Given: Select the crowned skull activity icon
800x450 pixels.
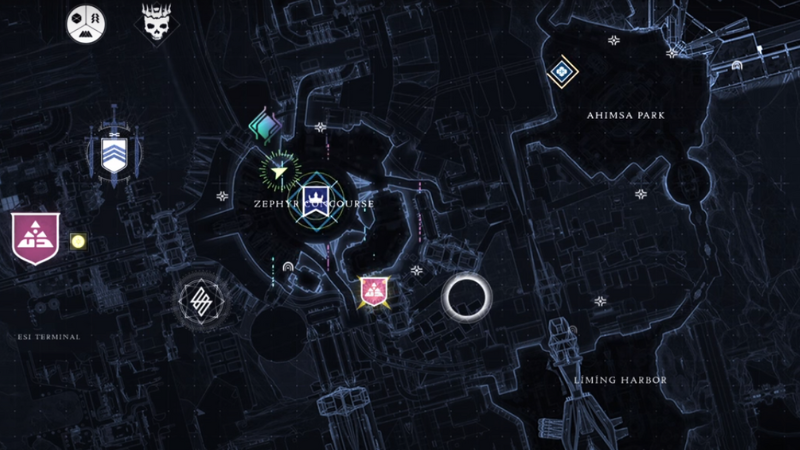Looking at the screenshot, I should [x=154, y=23].
